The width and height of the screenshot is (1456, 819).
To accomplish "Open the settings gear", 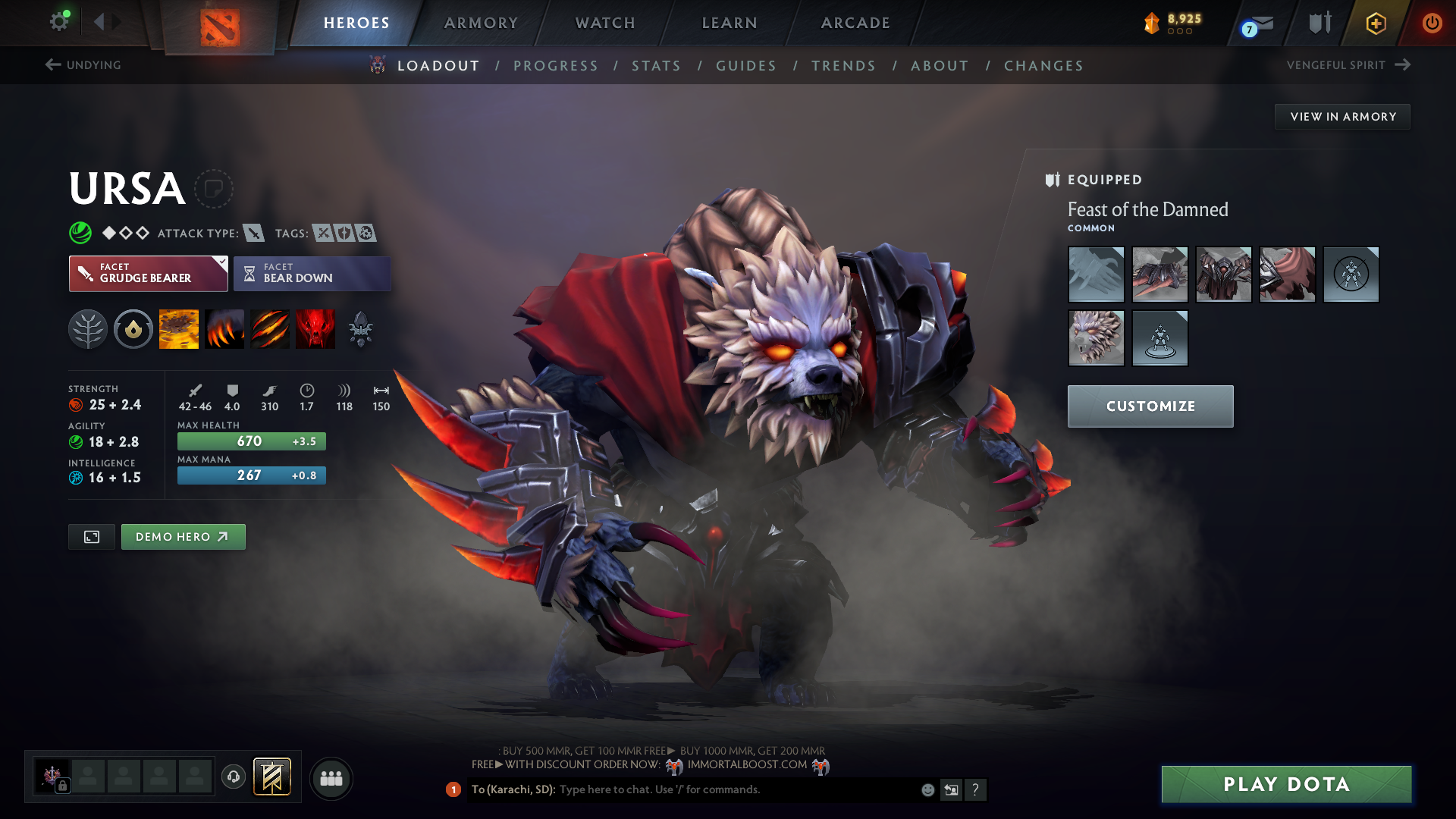I will tap(59, 22).
